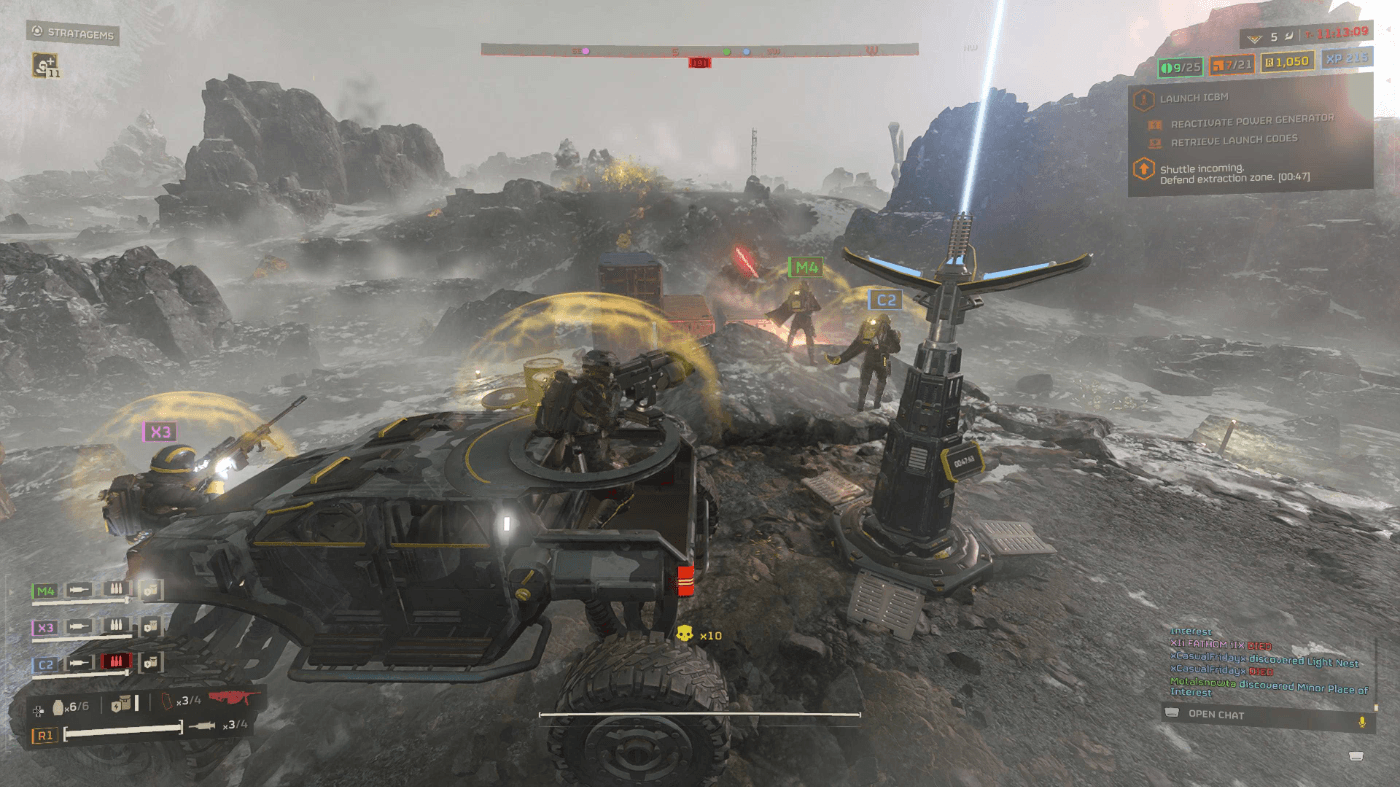Image resolution: width=1400 pixels, height=787 pixels.
Task: Select the XP 215 tab
Action: click(x=1347, y=60)
